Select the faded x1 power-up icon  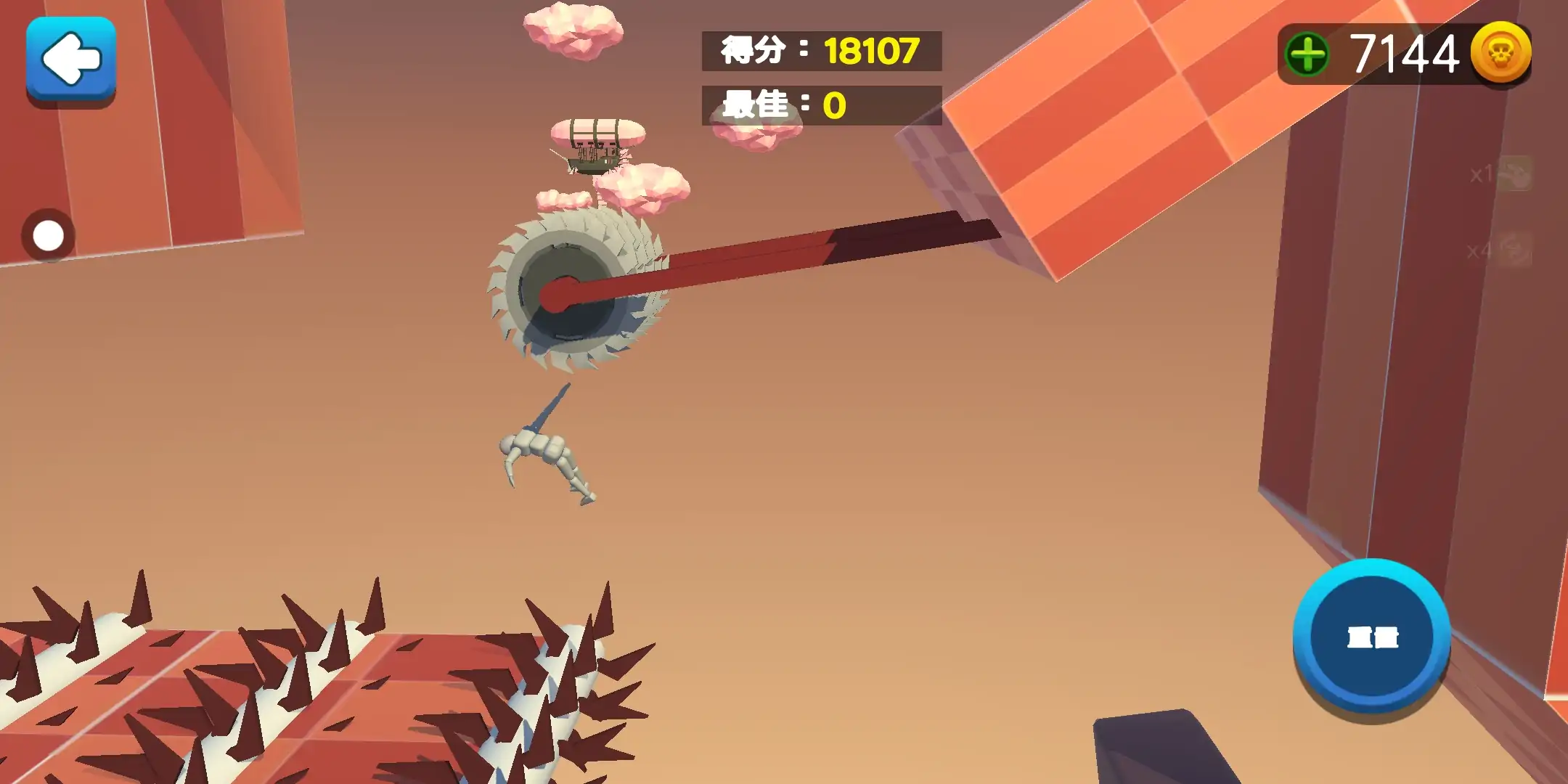pyautogui.click(x=1514, y=174)
